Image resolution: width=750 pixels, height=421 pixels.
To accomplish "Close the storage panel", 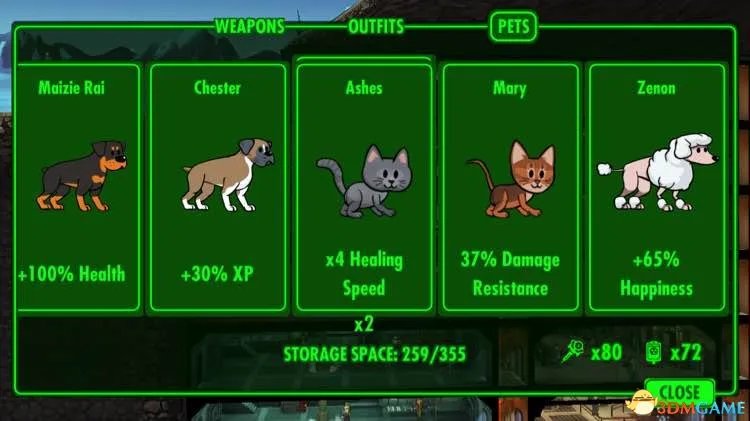I will tap(679, 392).
